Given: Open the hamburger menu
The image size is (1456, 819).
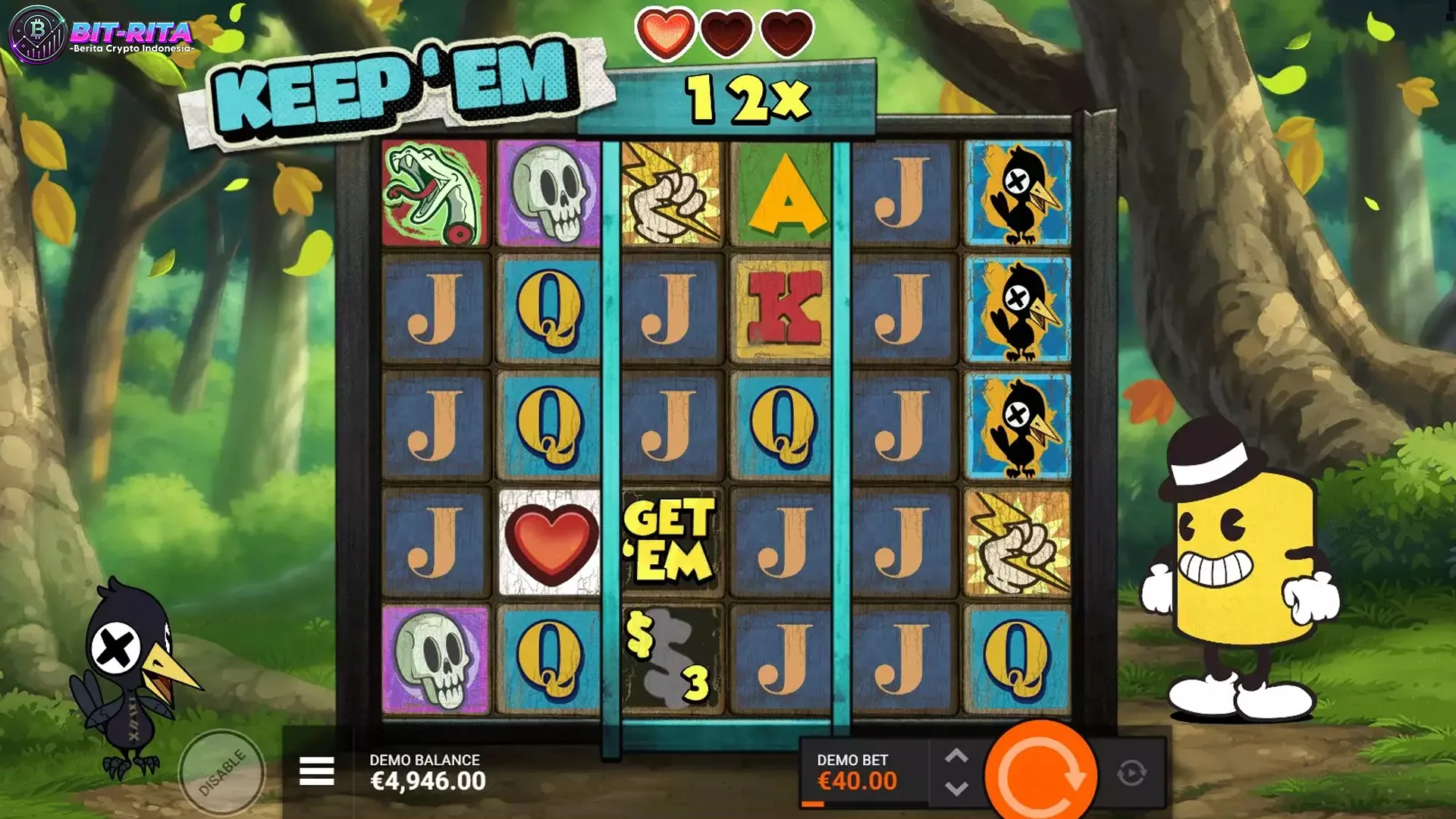Looking at the screenshot, I should (x=316, y=771).
